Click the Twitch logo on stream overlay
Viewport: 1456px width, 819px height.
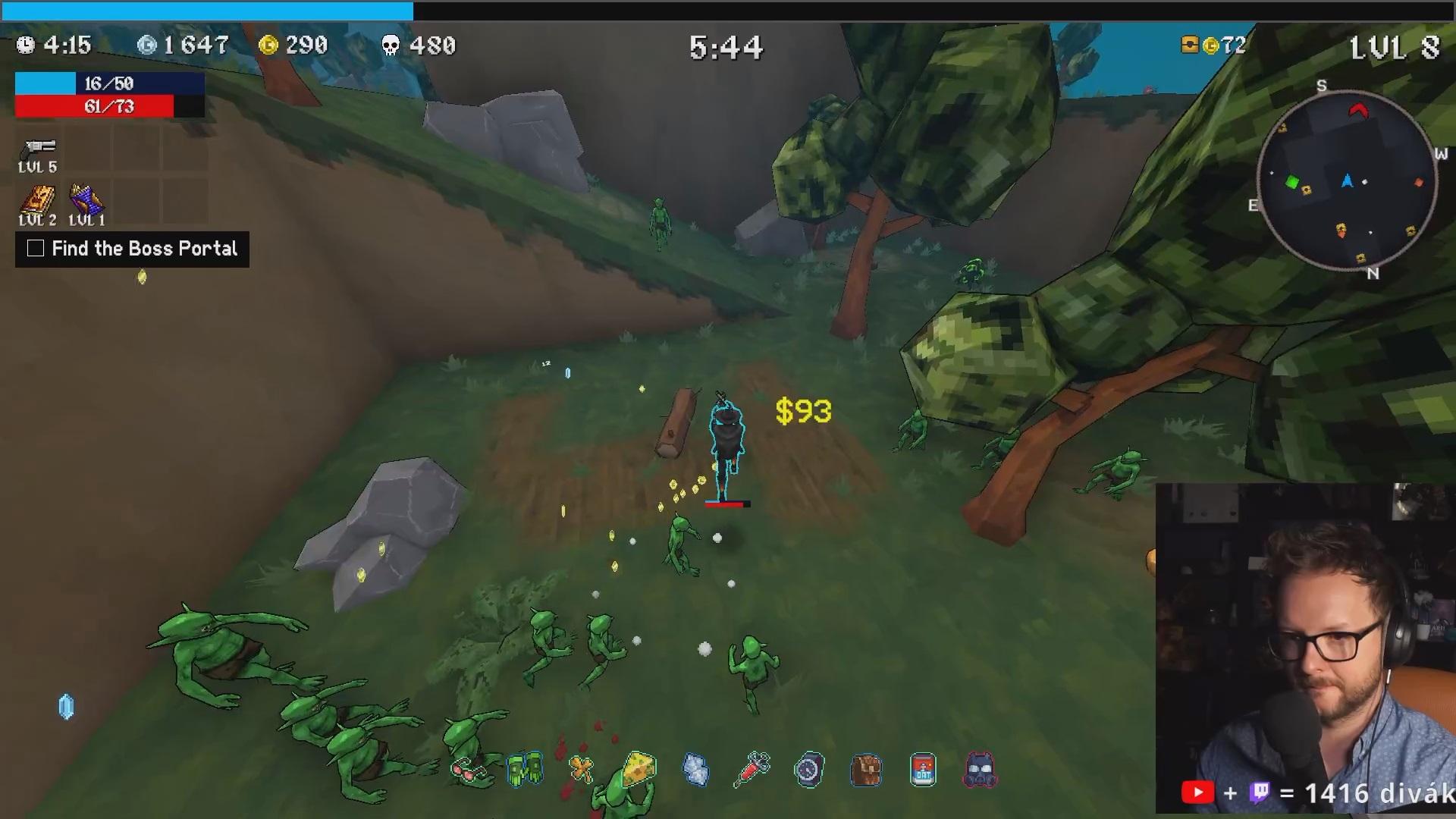pos(1260,793)
